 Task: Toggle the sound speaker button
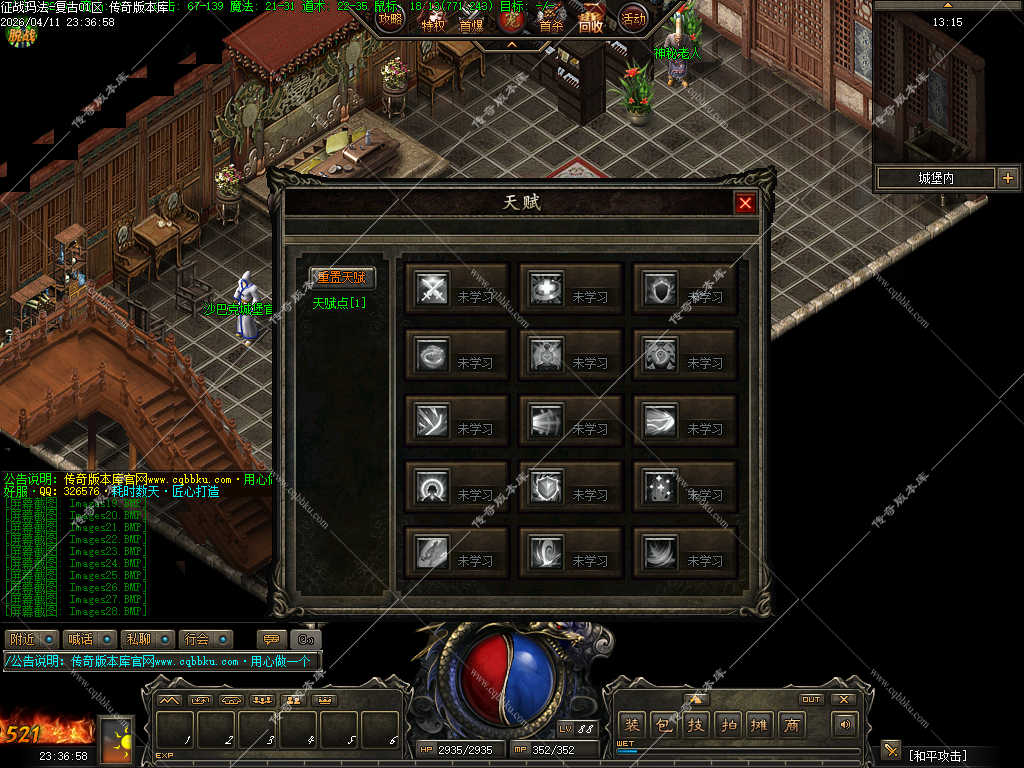[846, 724]
